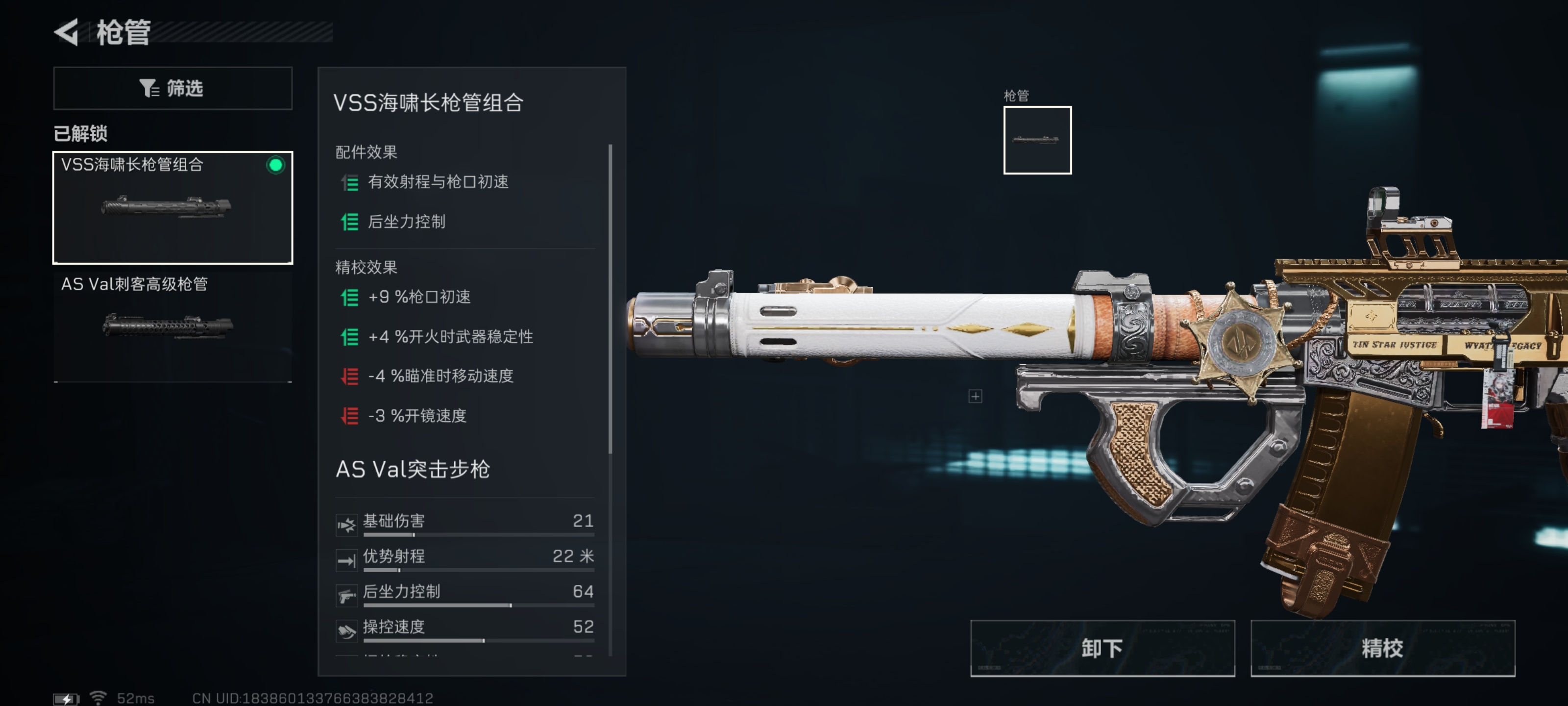Click the red -3%开镜速度 stat icon
Viewport: 1568px width, 706px height.
pyautogui.click(x=349, y=417)
